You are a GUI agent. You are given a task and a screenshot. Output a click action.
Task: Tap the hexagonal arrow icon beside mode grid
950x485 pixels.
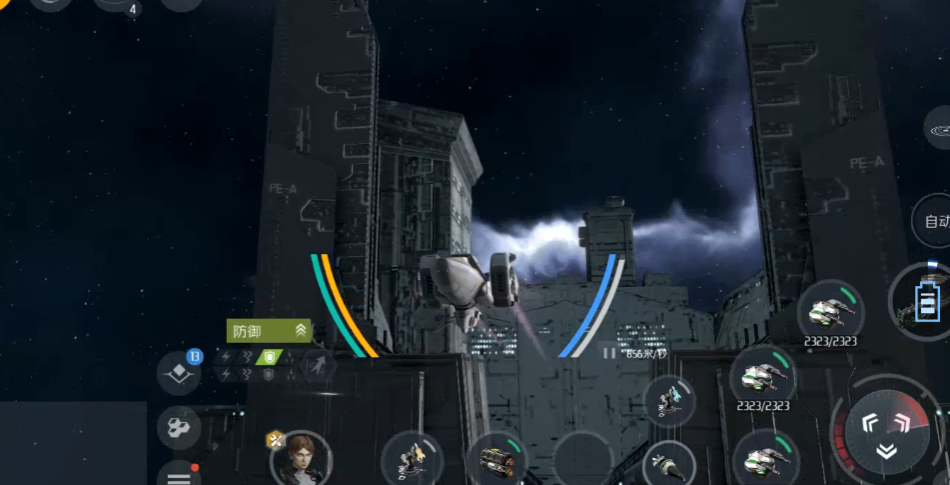pyautogui.click(x=318, y=365)
